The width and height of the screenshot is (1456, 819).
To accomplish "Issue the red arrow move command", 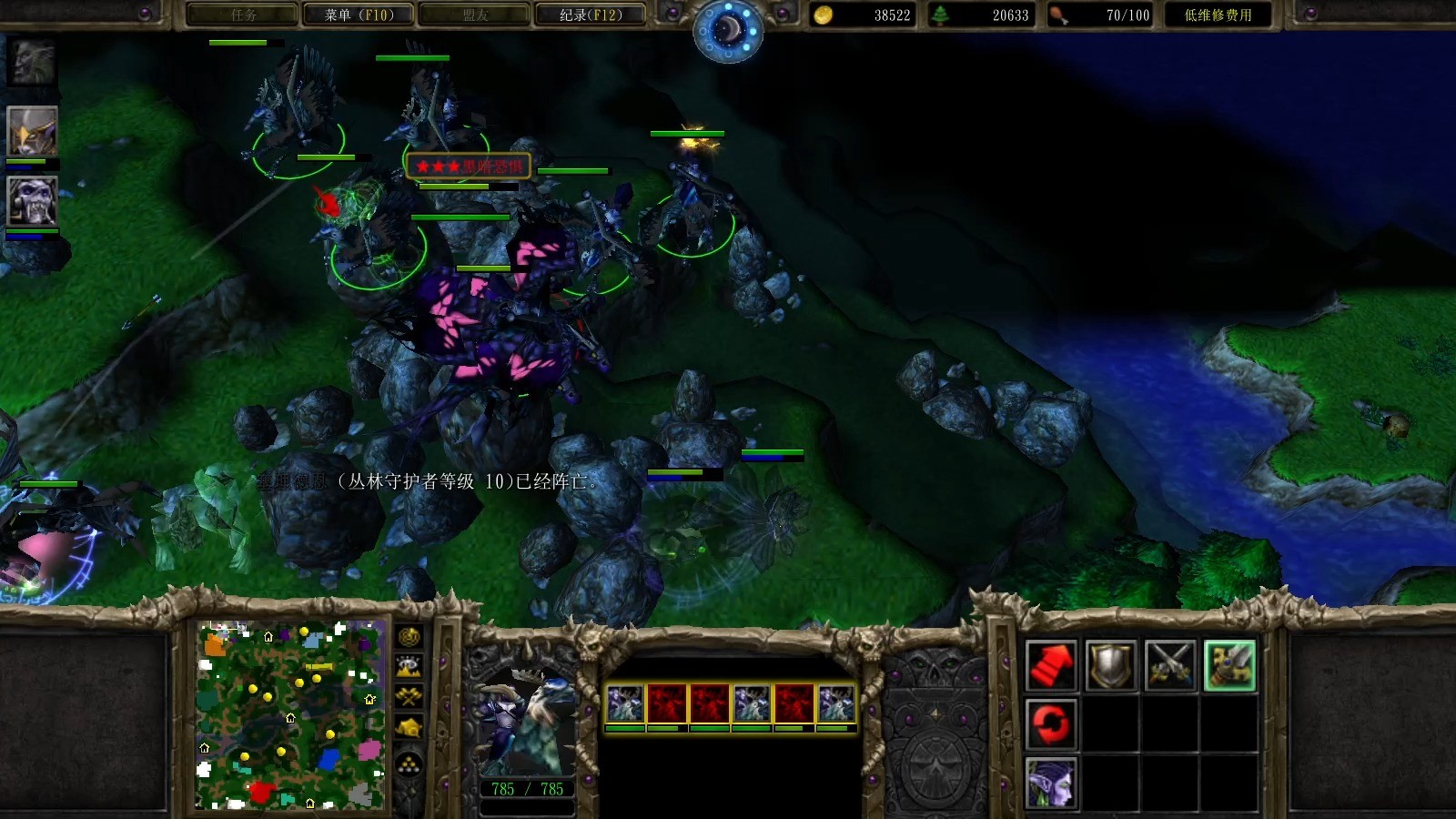I will coord(1051,665).
